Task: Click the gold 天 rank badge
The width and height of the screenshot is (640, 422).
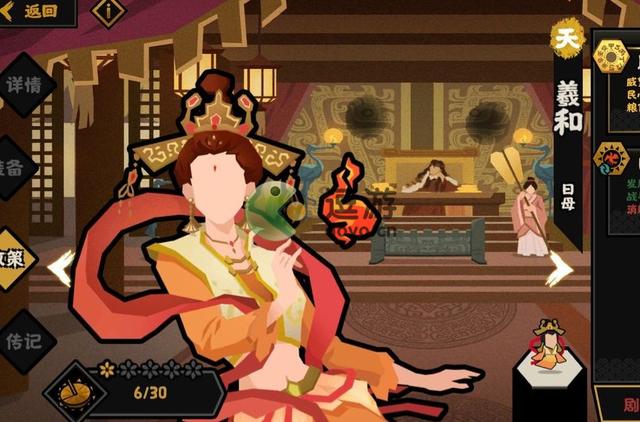Action: [x=568, y=37]
